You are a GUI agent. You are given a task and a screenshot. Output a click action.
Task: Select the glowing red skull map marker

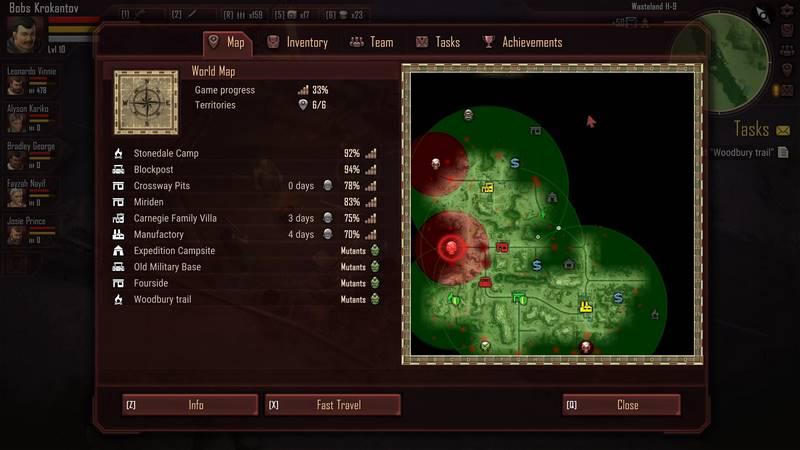(x=450, y=246)
